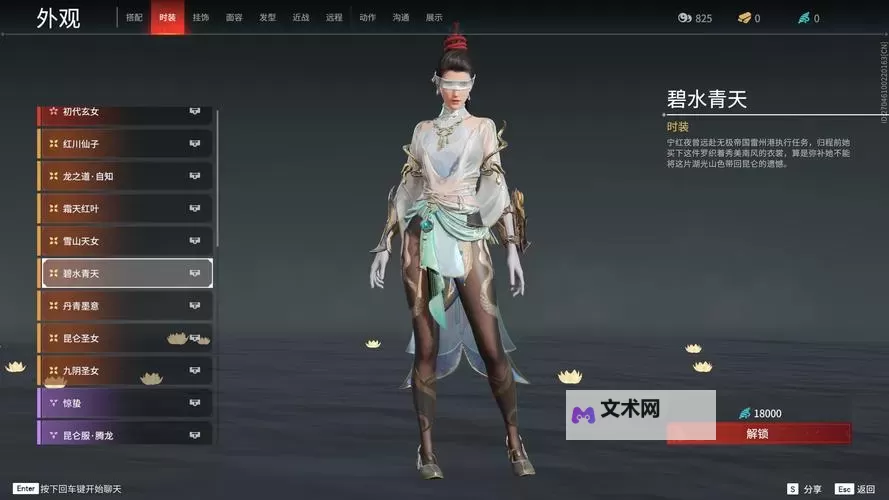Switch to the 搭配 tab
Image resolution: width=889 pixels, height=500 pixels.
(x=134, y=18)
